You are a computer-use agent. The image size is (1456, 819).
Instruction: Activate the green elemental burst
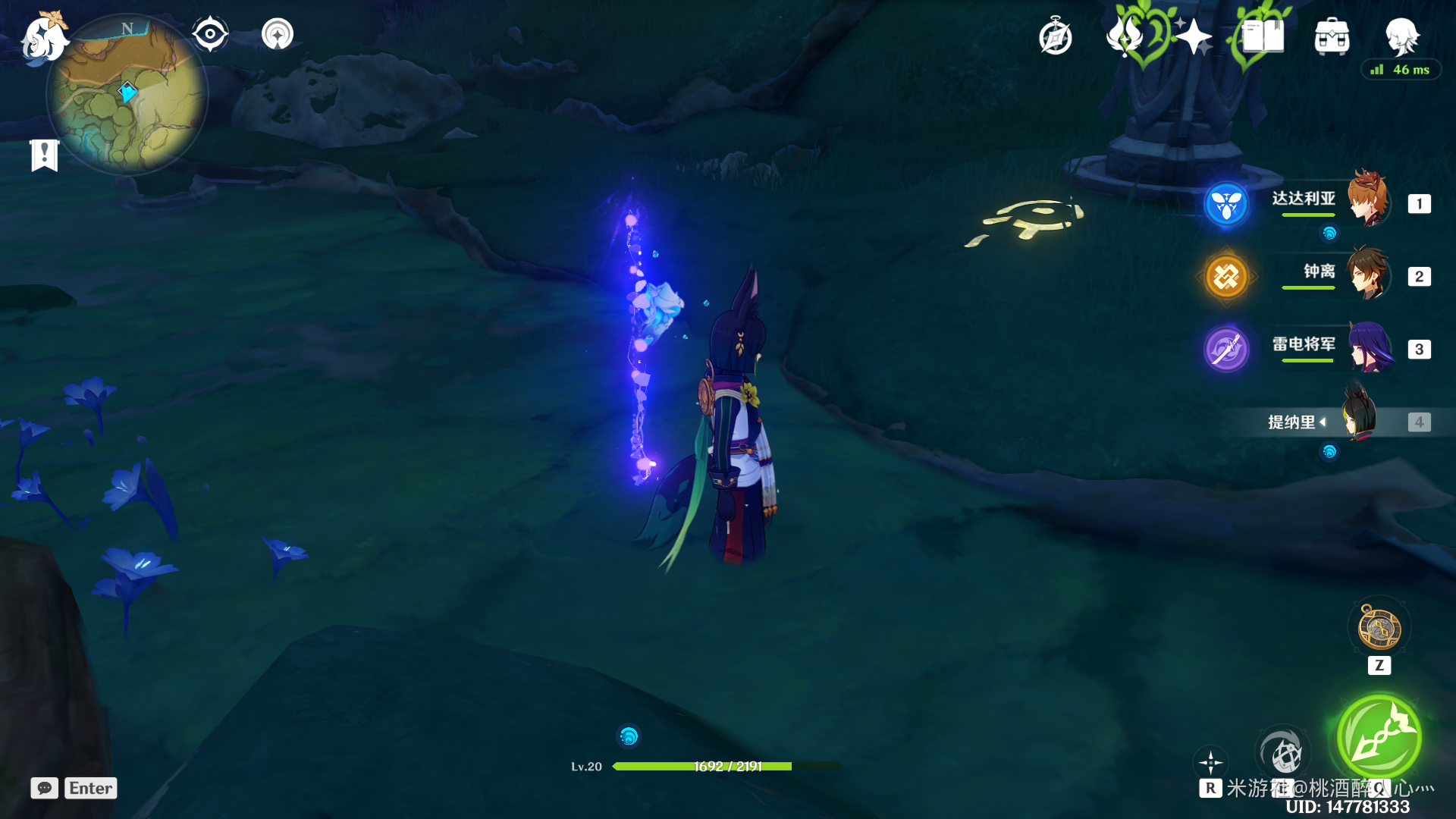(x=1379, y=737)
